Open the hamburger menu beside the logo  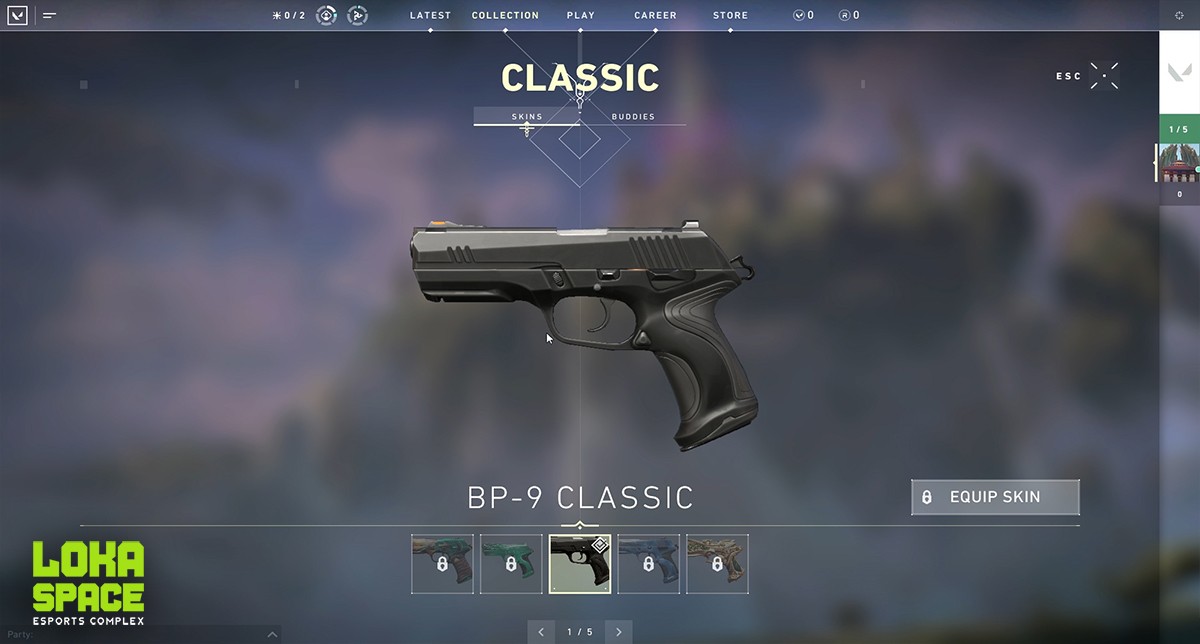(49, 15)
